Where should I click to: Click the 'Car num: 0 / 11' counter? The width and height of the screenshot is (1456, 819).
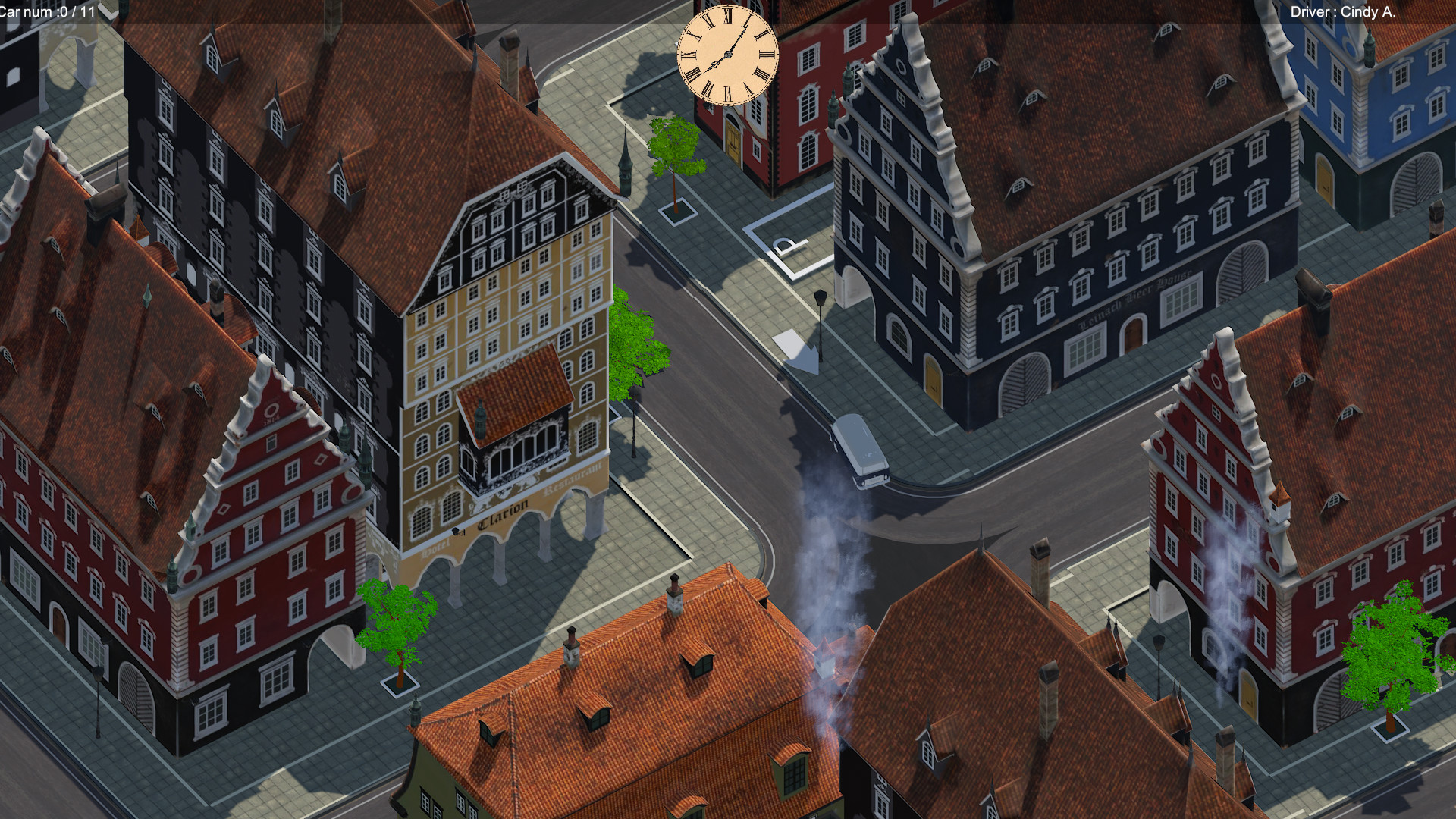(x=45, y=12)
